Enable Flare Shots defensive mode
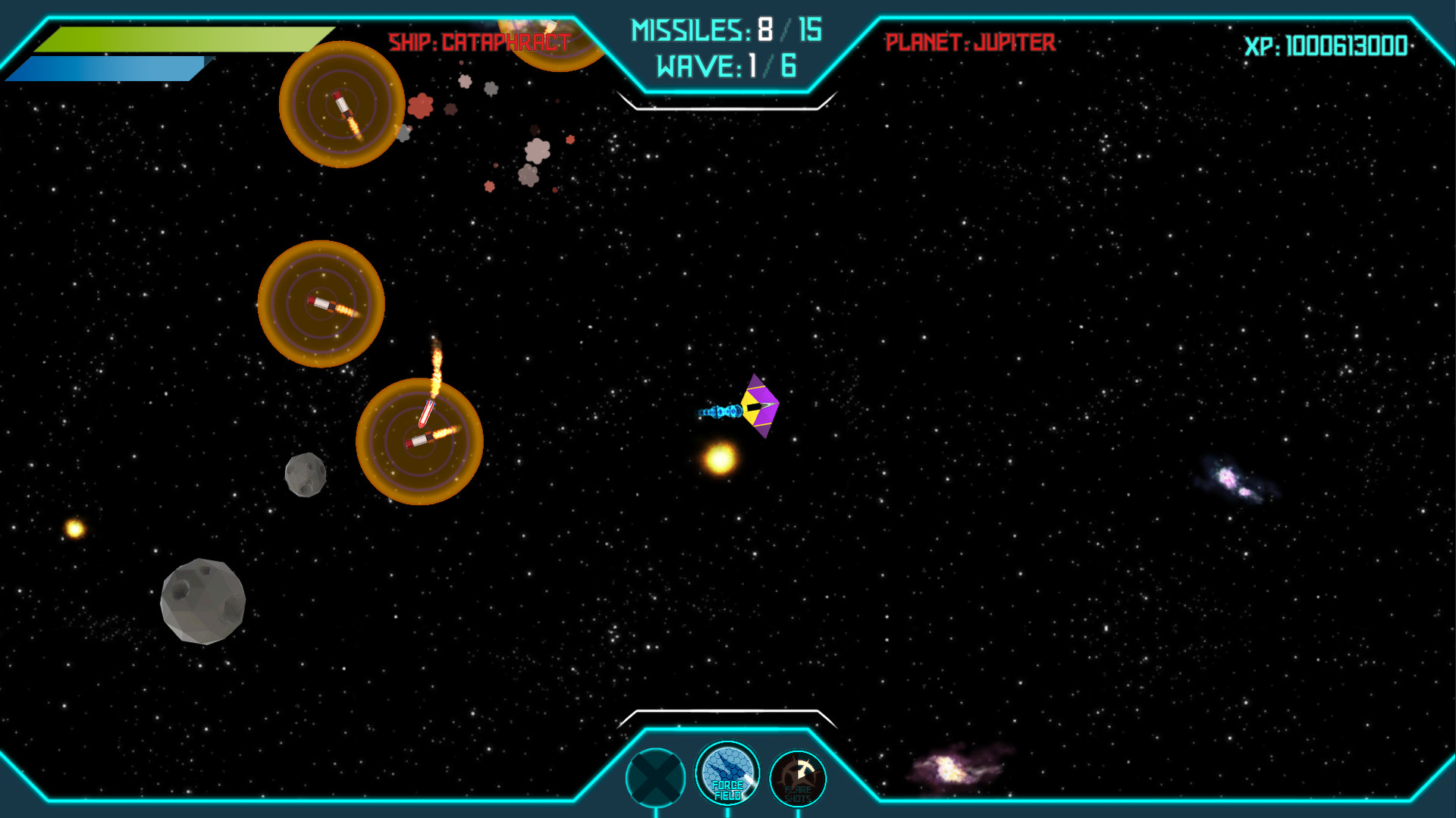The image size is (1456, 818). coord(799,777)
